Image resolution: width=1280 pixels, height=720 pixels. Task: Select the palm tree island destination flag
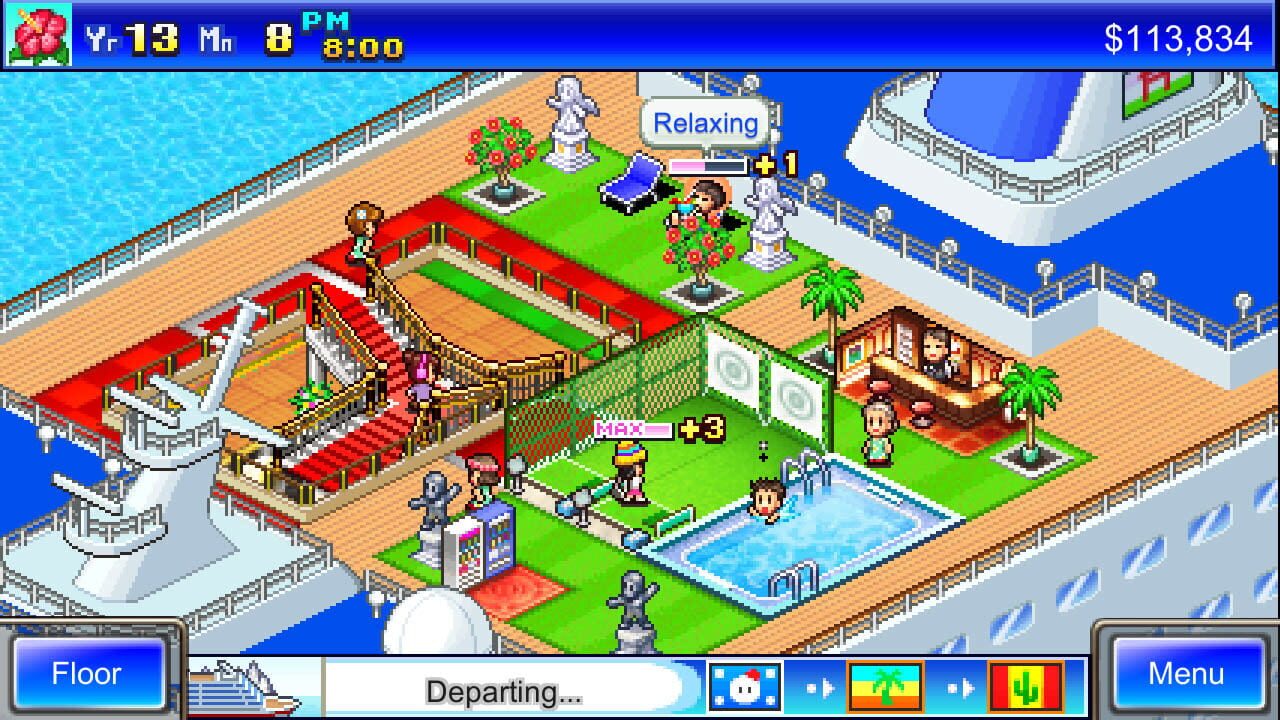(x=885, y=687)
